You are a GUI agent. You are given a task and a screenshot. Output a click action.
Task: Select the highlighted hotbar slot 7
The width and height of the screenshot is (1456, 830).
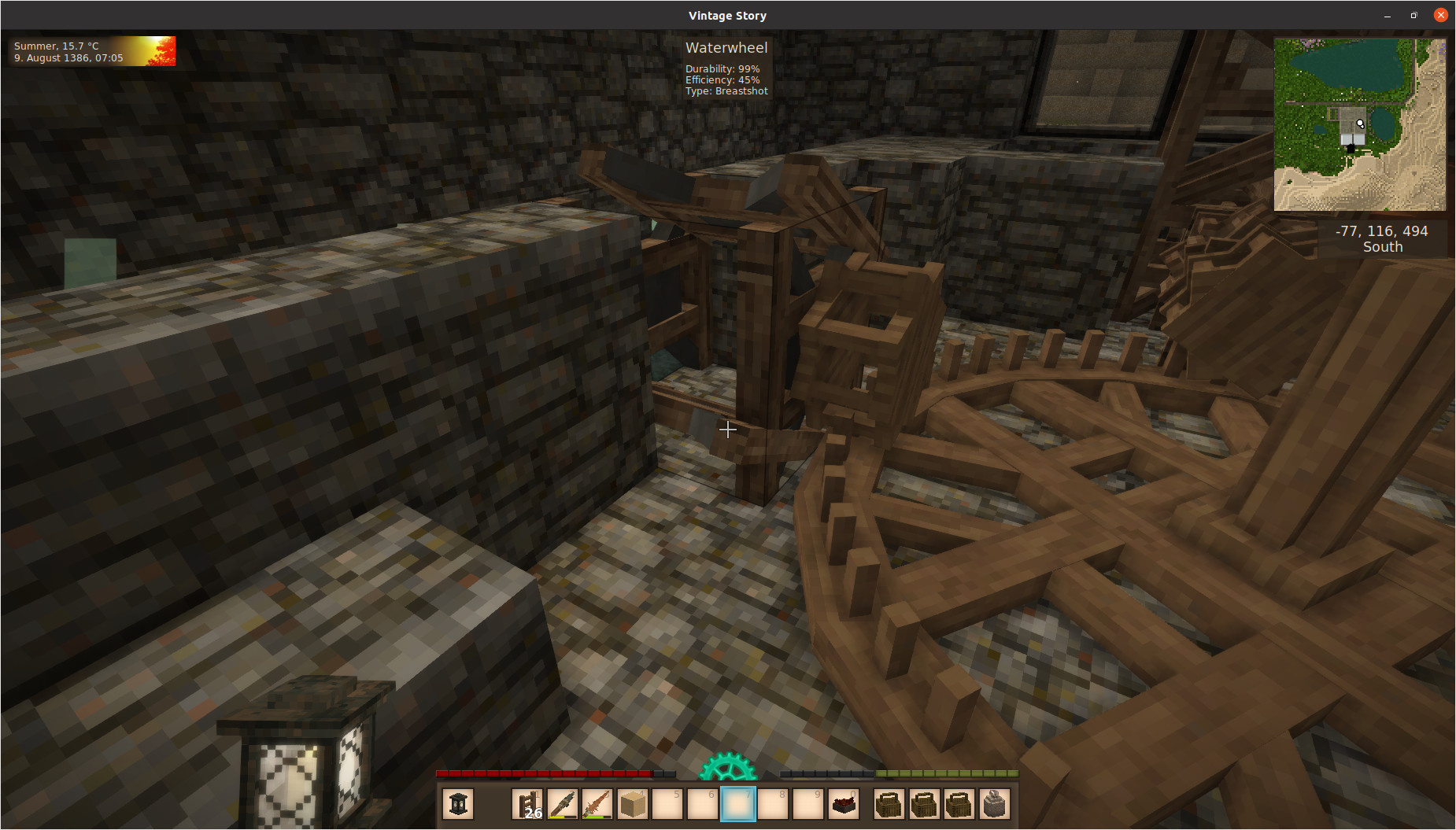738,804
